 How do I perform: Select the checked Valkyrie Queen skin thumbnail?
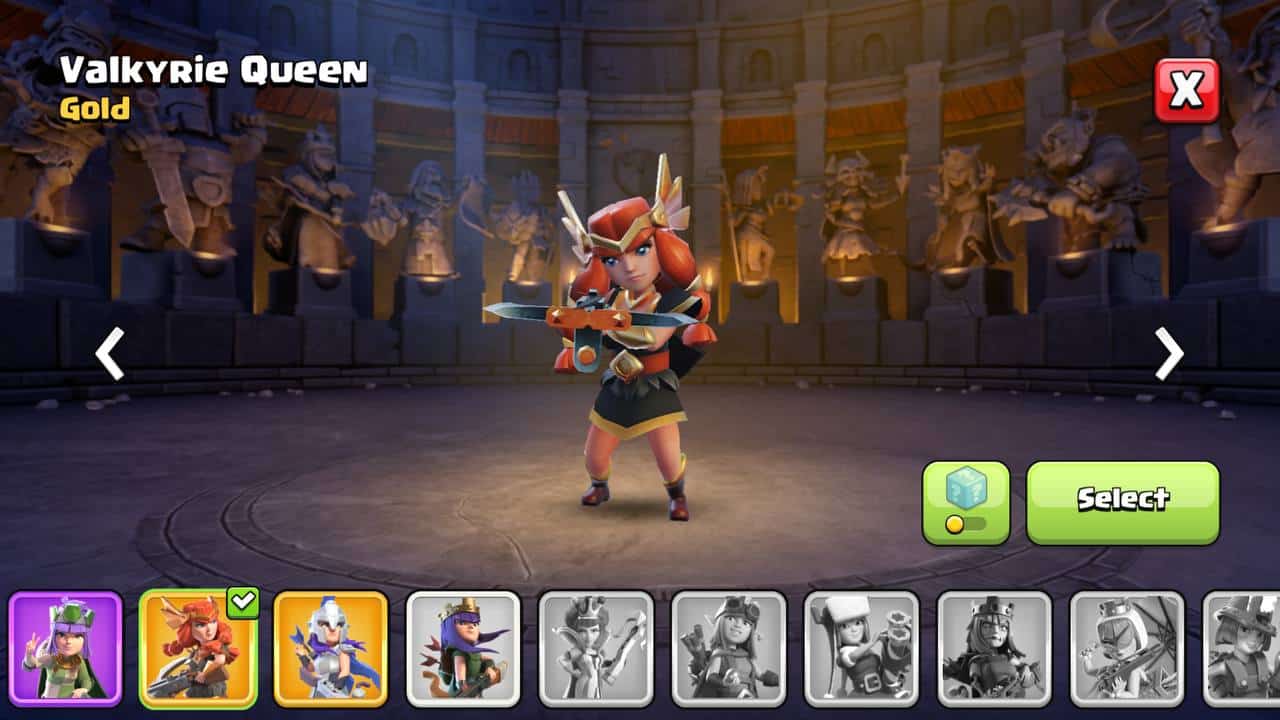coord(198,649)
